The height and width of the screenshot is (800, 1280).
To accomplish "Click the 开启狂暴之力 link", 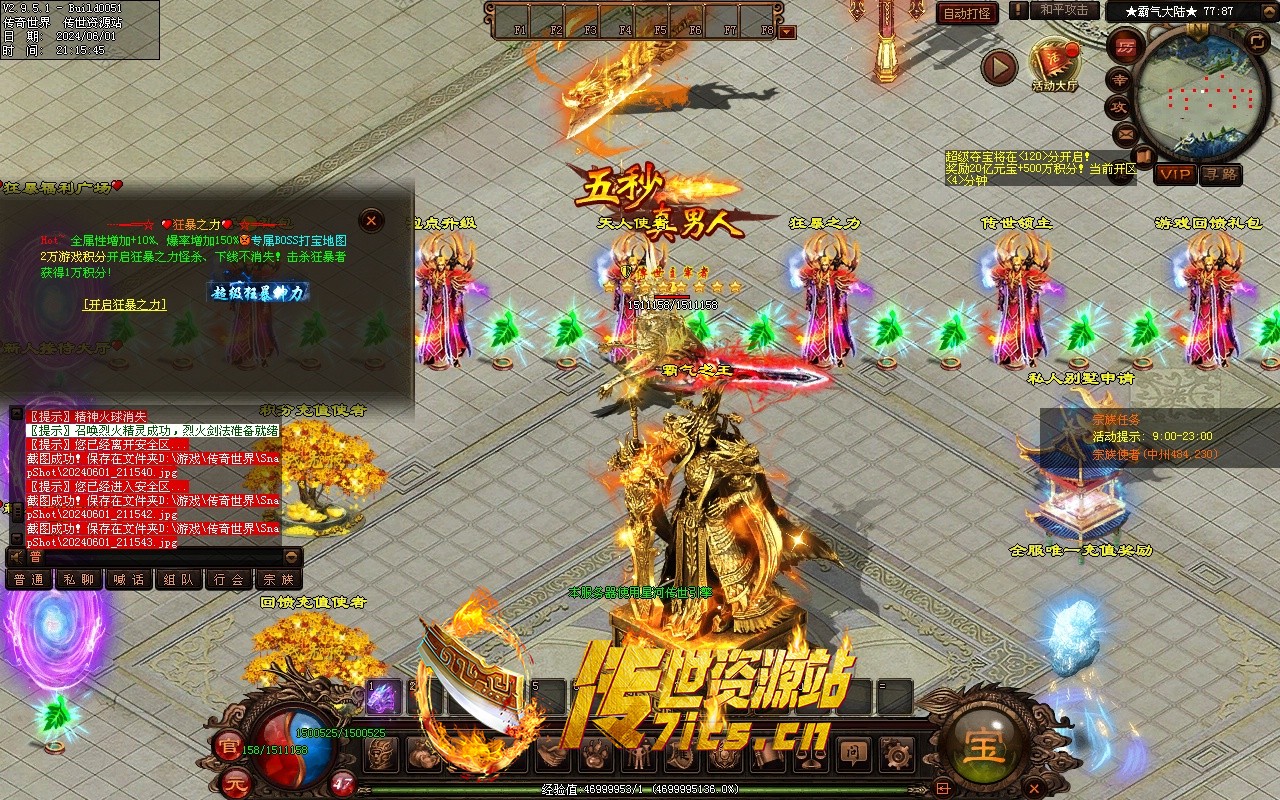I will tap(125, 304).
